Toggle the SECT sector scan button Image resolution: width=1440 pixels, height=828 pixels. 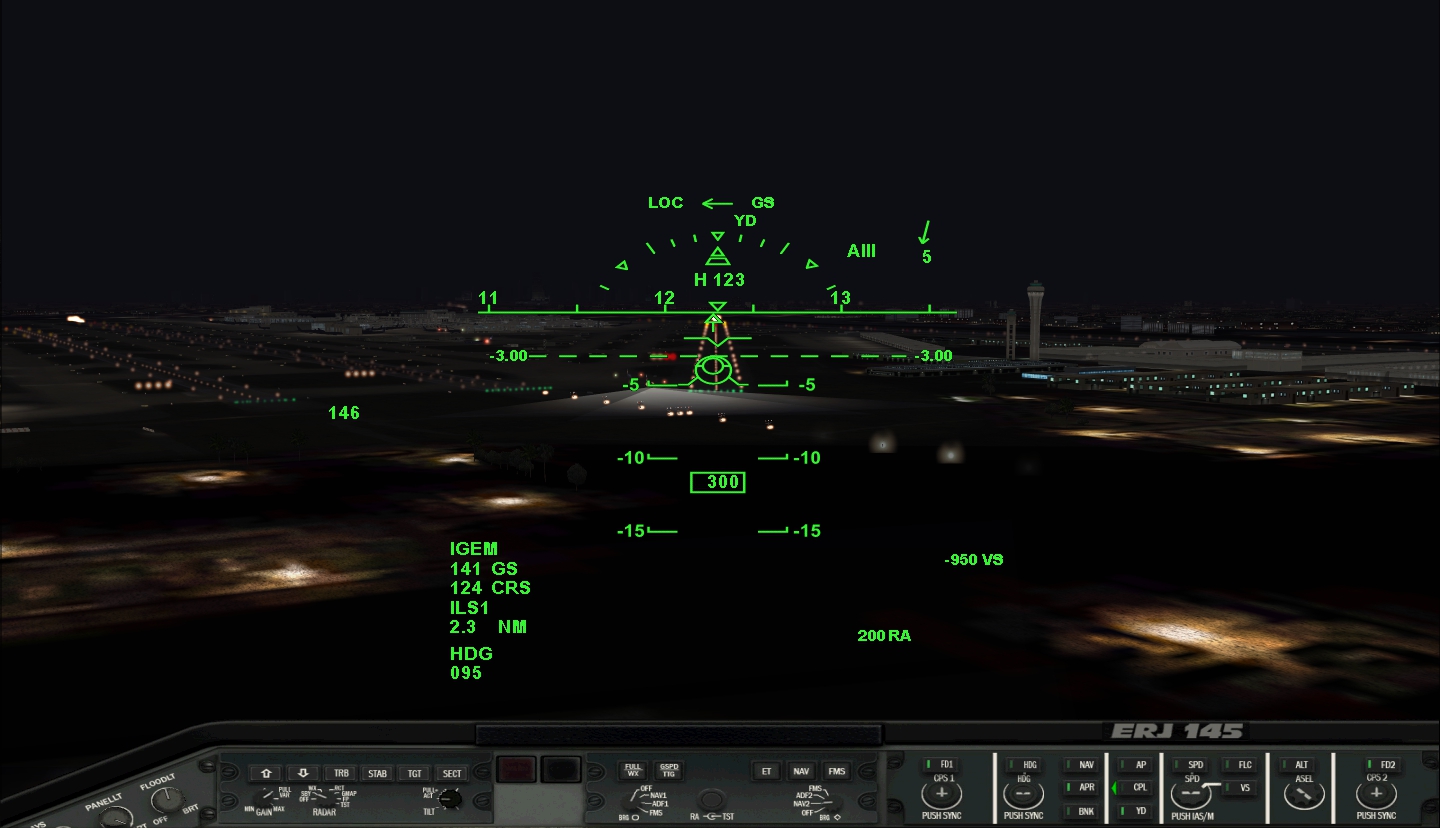pos(452,773)
